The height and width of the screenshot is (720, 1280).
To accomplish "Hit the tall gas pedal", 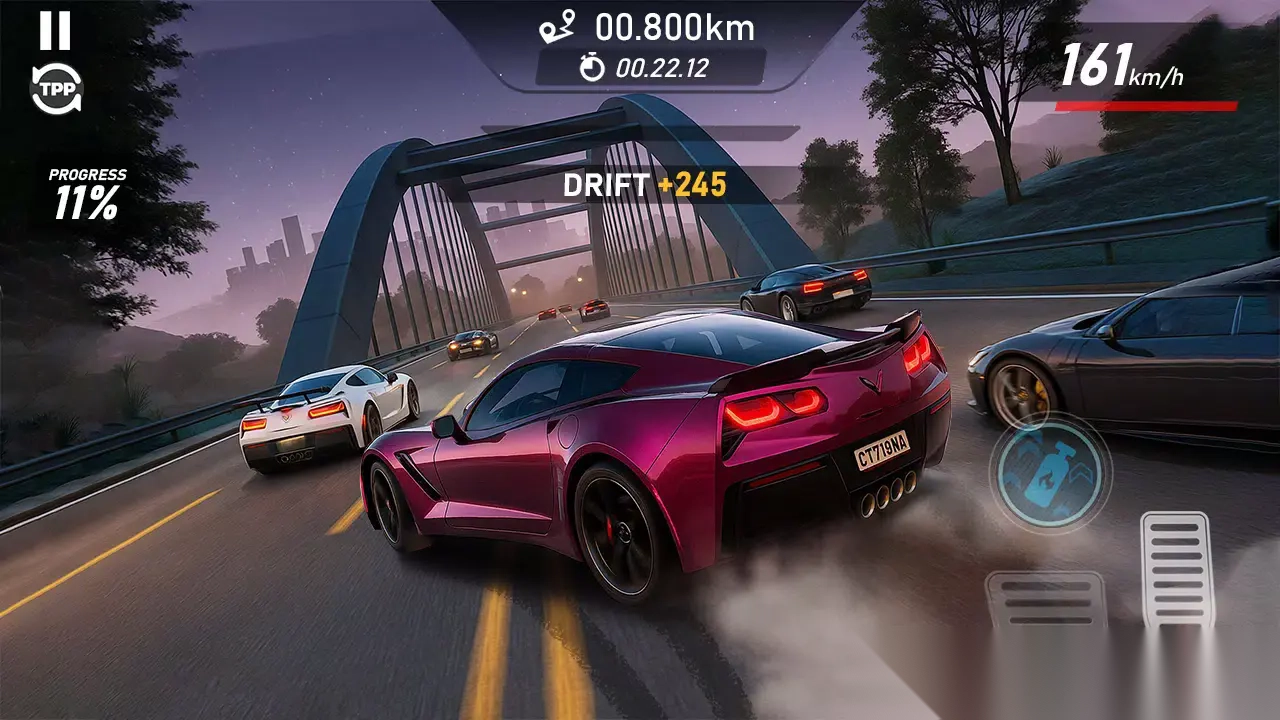I will [x=1175, y=568].
